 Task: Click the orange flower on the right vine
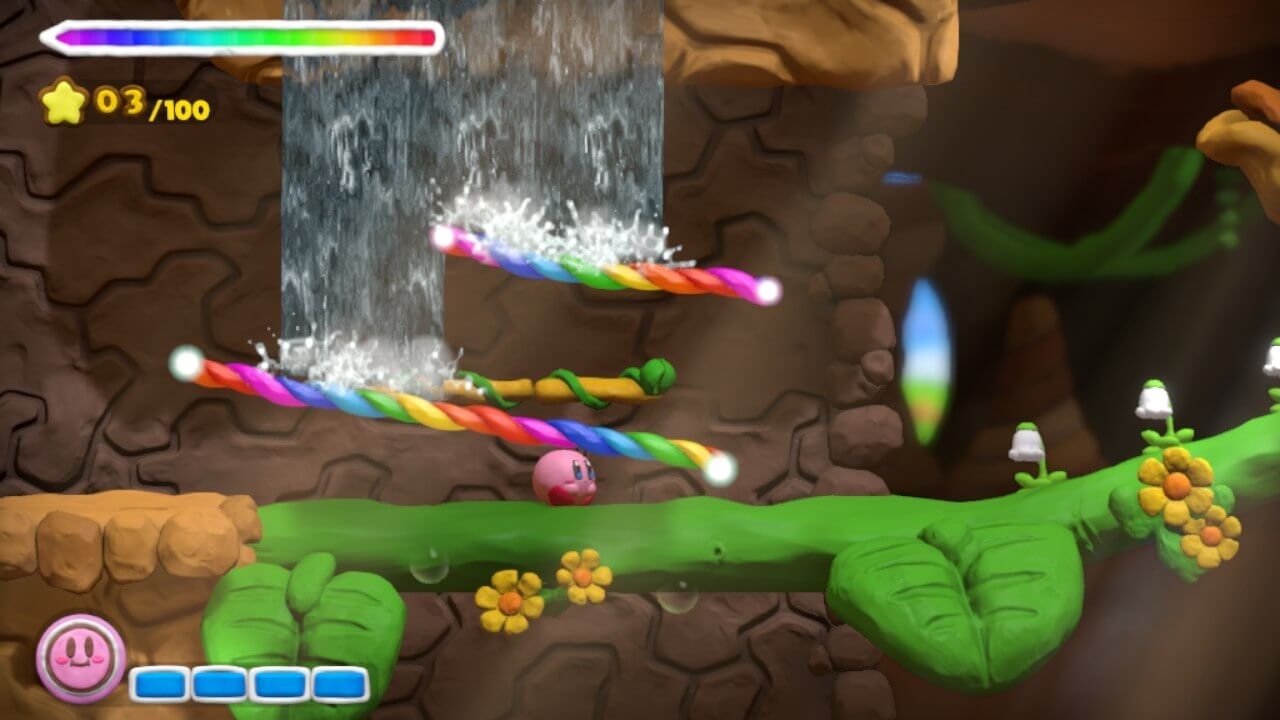pos(1176,482)
